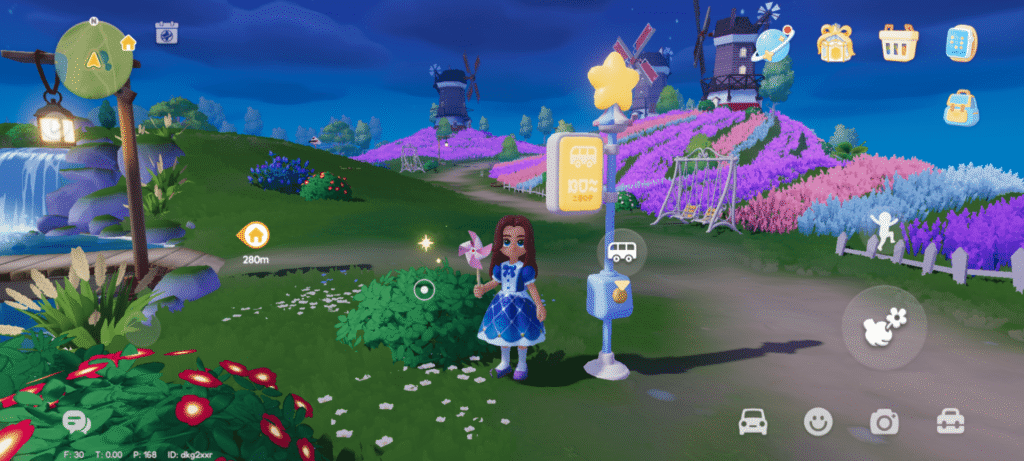Tap the house marker on the minimap

tap(128, 43)
